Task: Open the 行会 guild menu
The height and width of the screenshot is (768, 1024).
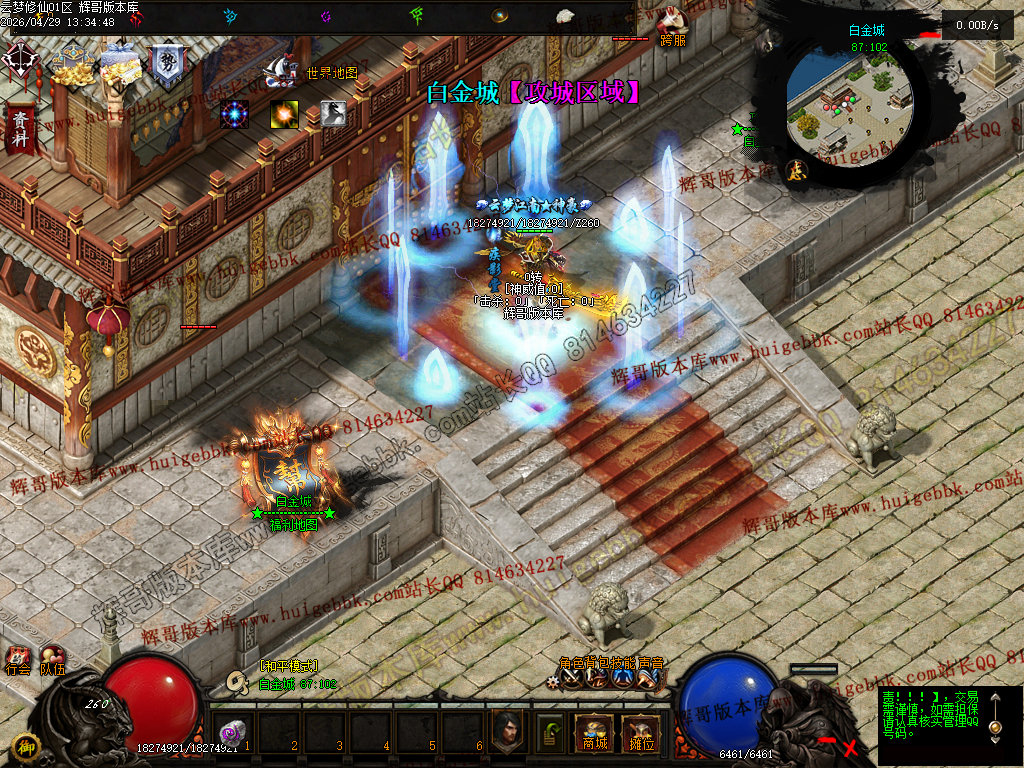Action: pos(18,661)
